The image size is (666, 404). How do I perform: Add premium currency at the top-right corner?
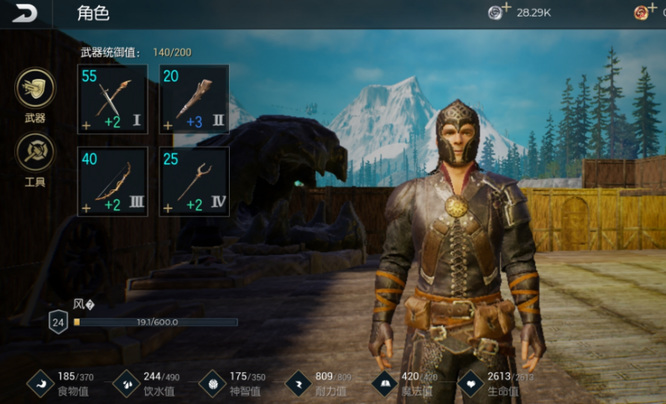[645, 12]
